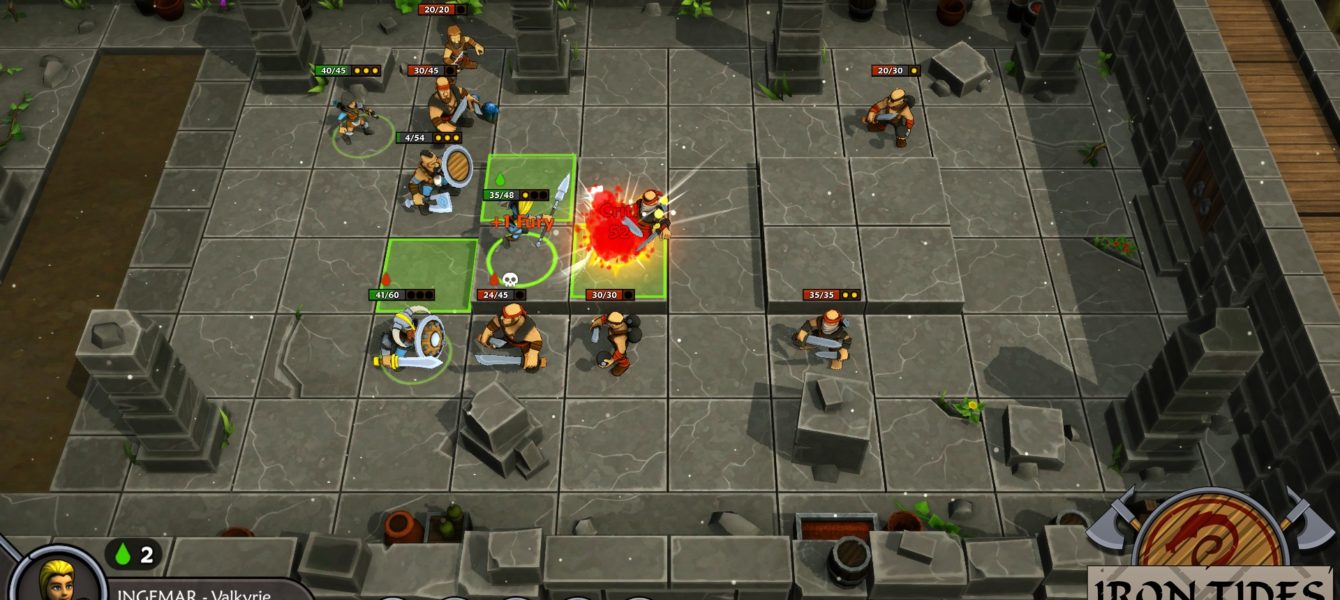Select Ingemar's blonde Valkyrie portrait
1340x600 pixels.
[x=60, y=577]
